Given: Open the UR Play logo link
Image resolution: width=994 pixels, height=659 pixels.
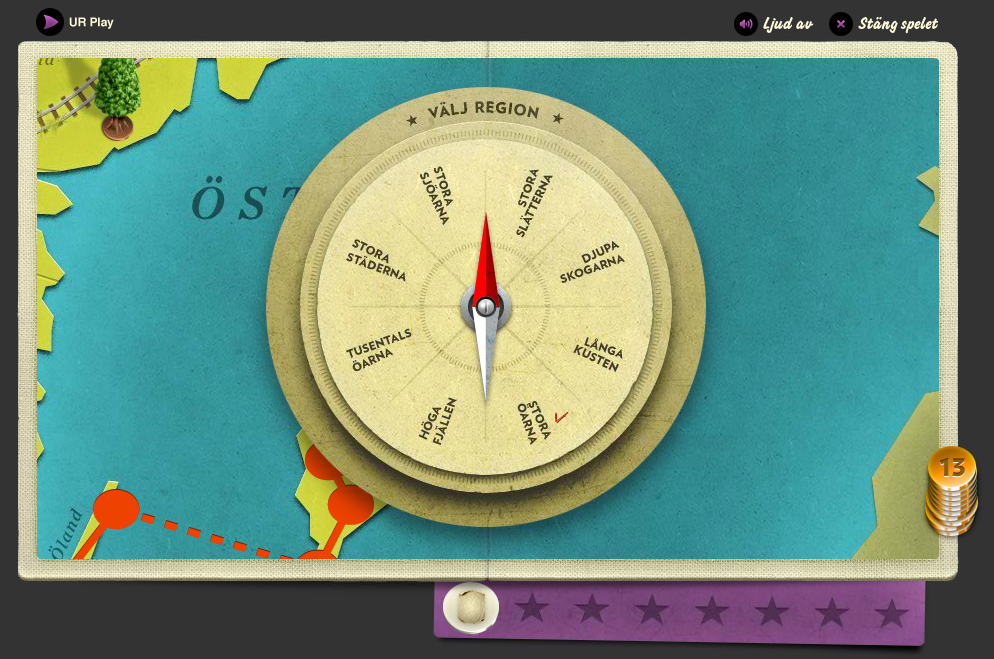Looking at the screenshot, I should tap(76, 21).
